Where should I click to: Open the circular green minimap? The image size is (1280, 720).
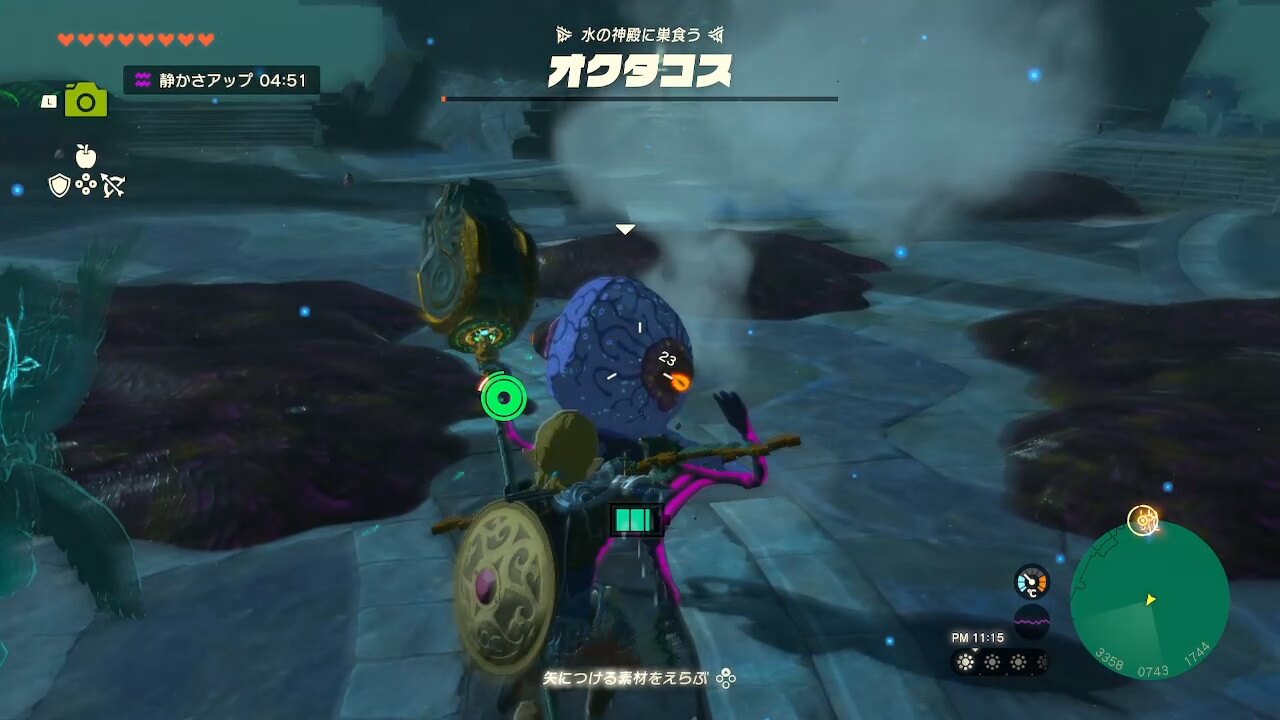click(x=1149, y=600)
